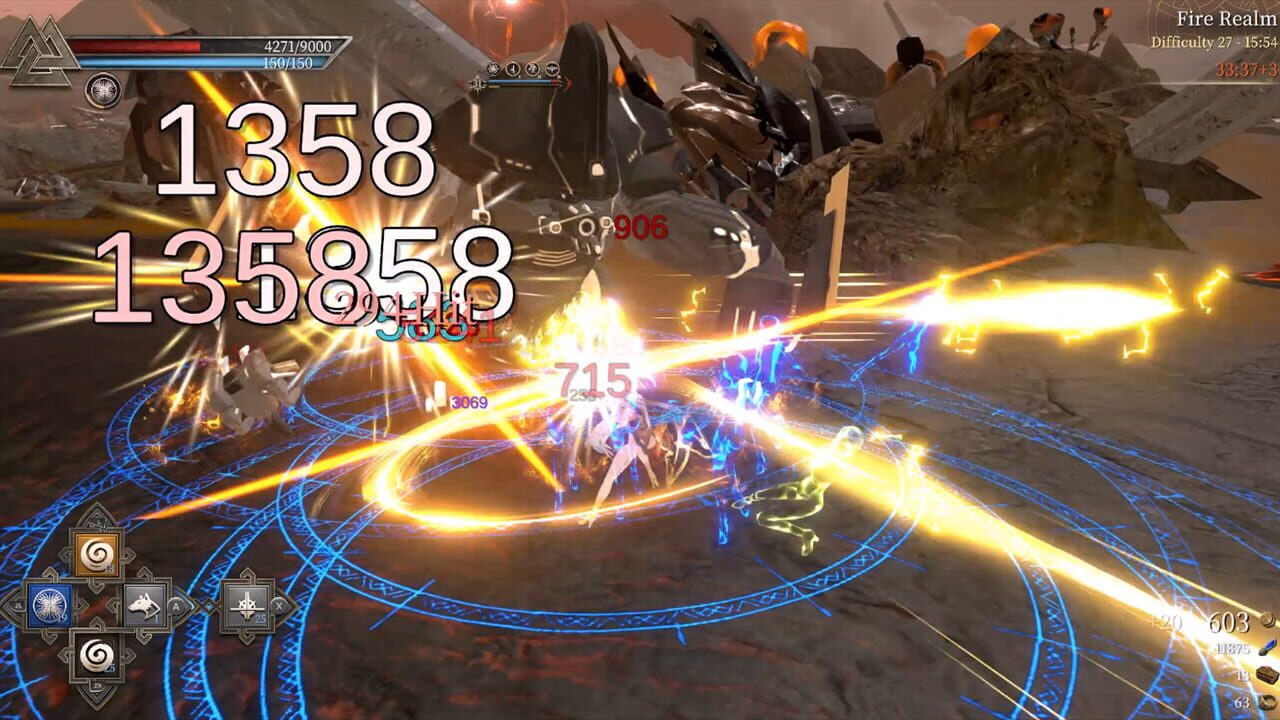Select the lower swirl skill bound to 2R
The image size is (1280, 720).
(x=95, y=656)
